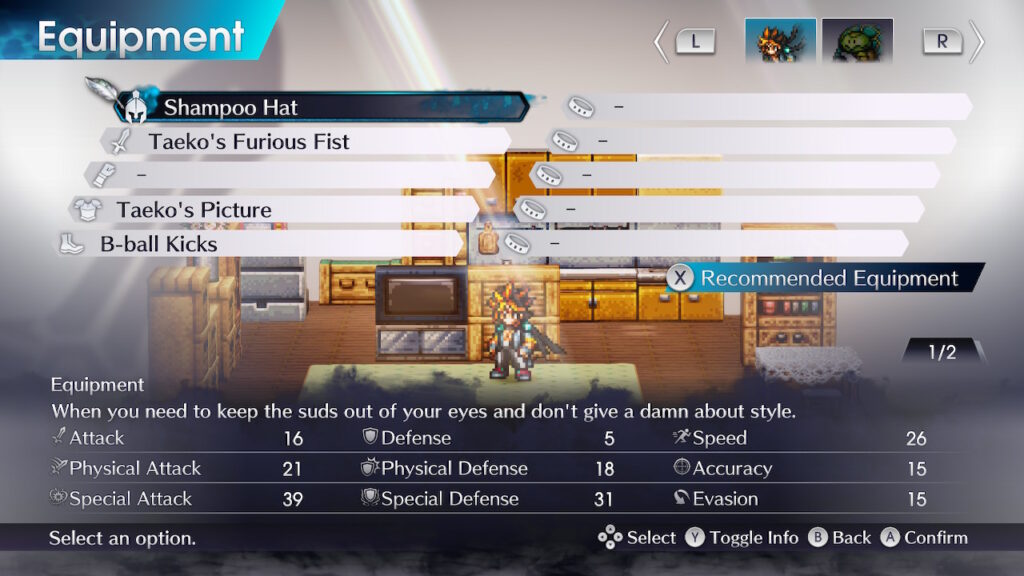Screen dimensions: 1024x576
Task: Select the Shampoo Hat equipment slot
Action: point(322,107)
